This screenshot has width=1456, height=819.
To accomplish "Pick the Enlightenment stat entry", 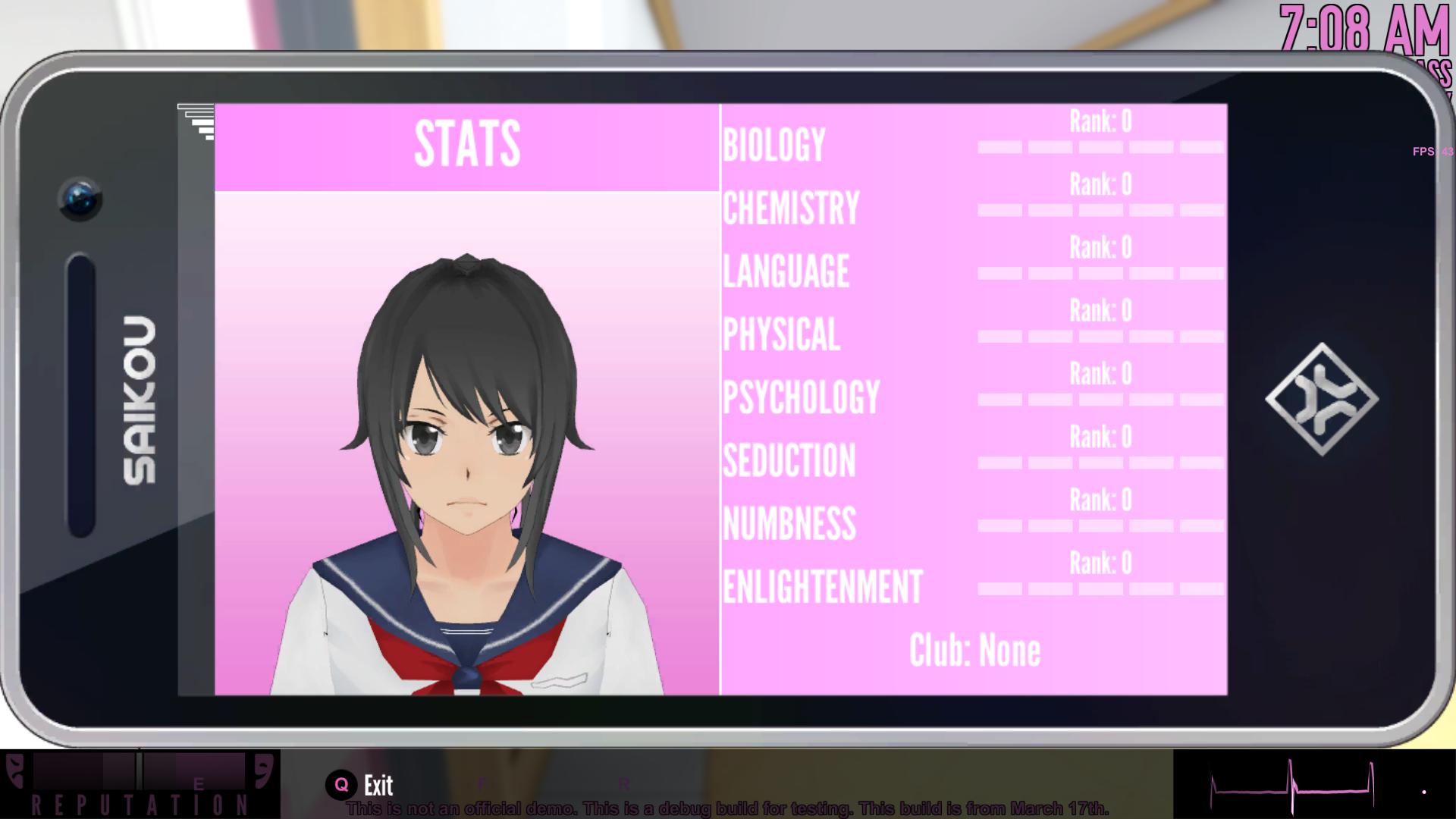I will point(822,586).
